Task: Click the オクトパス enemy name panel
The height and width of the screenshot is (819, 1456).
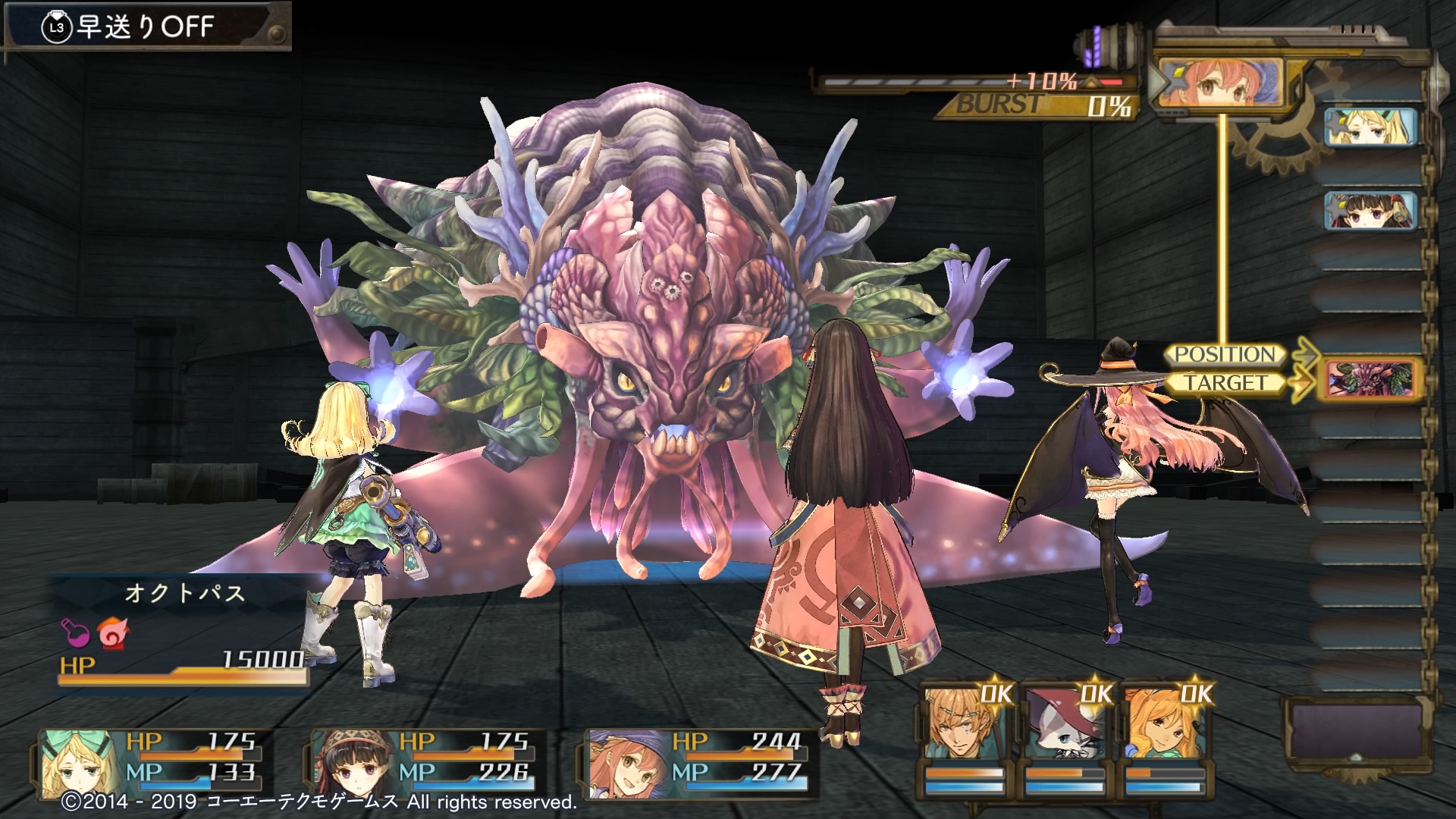Action: [x=184, y=593]
